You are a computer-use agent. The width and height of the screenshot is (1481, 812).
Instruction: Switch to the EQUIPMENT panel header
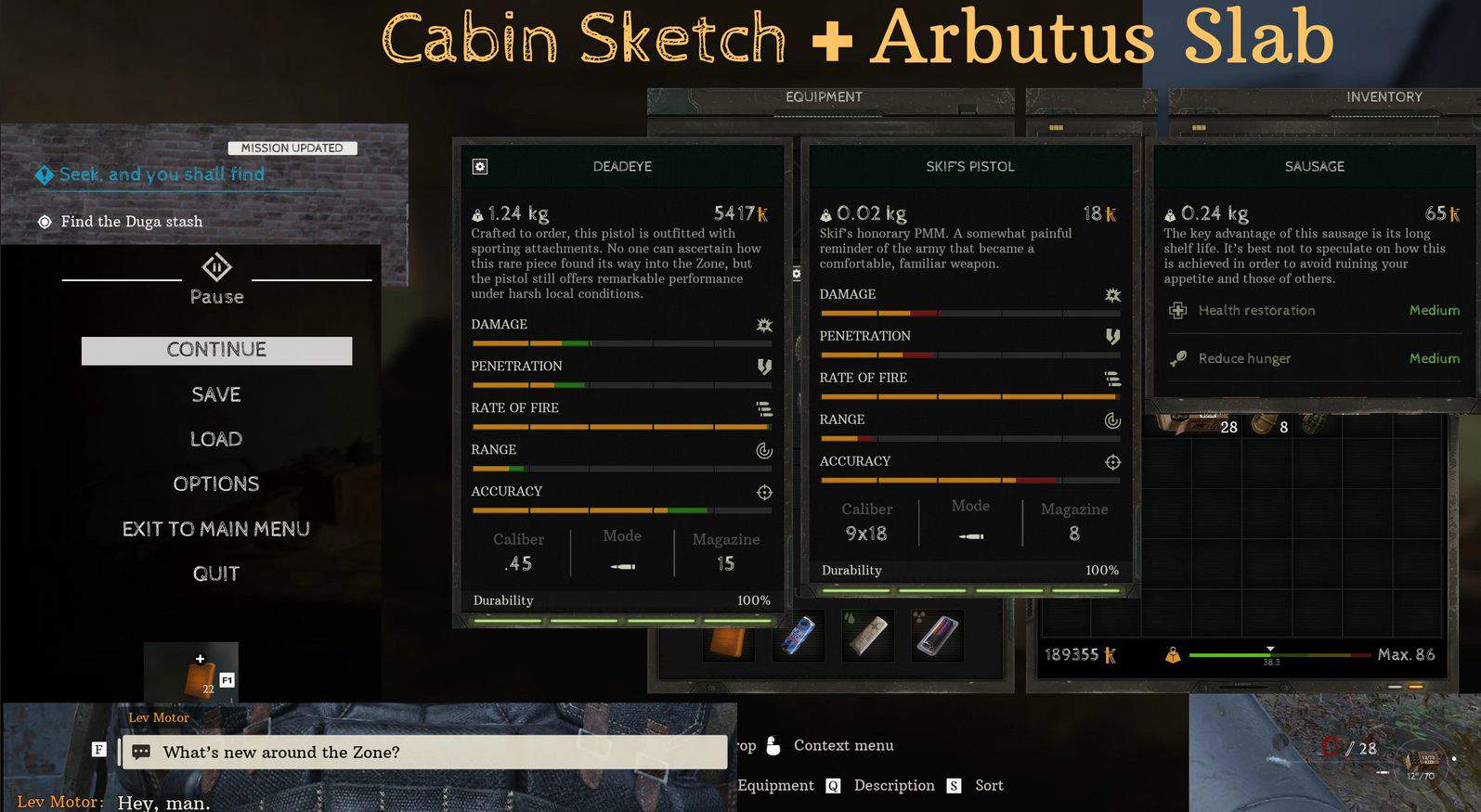click(x=824, y=97)
